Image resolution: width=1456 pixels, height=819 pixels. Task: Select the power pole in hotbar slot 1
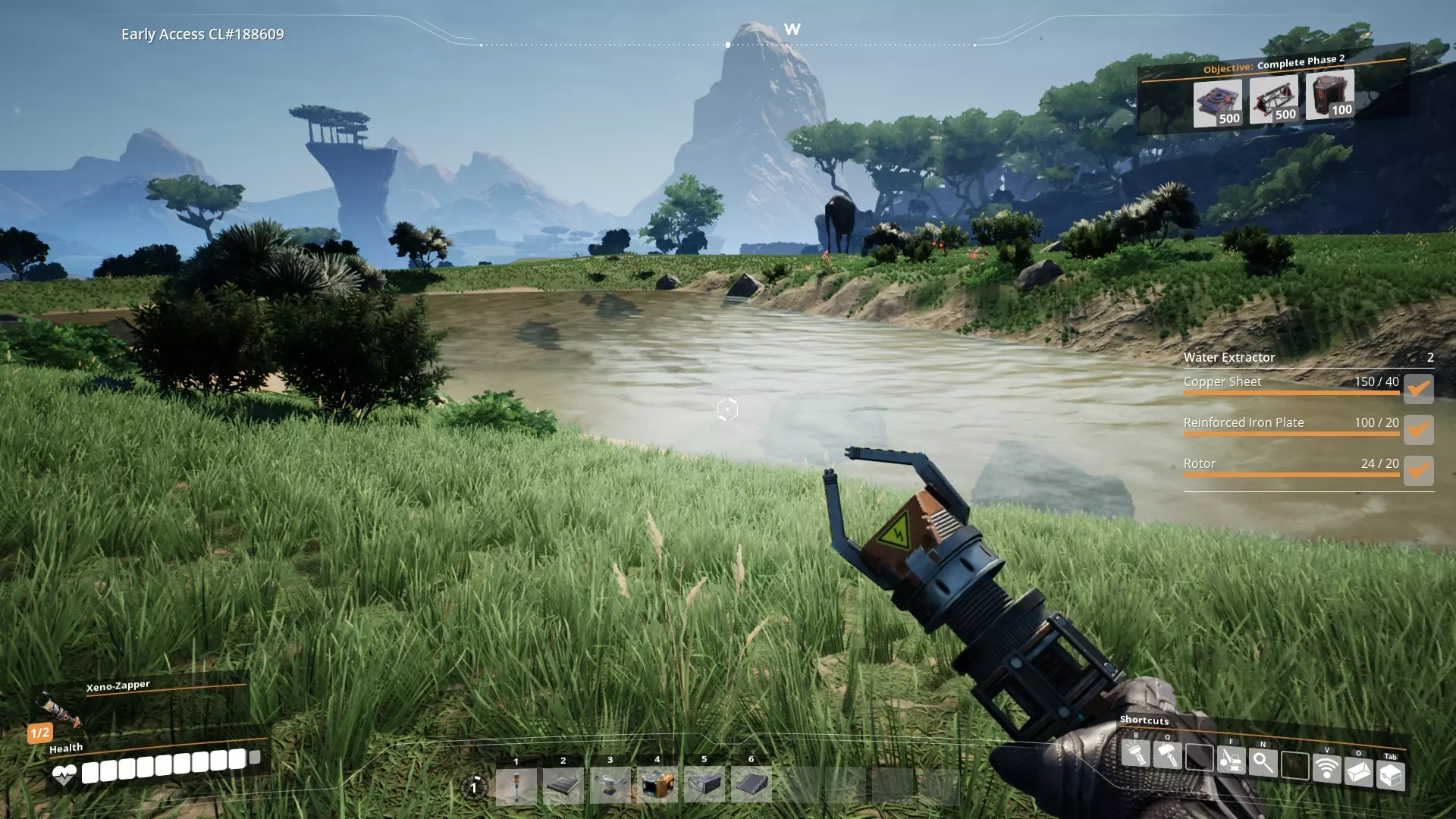pos(516,786)
